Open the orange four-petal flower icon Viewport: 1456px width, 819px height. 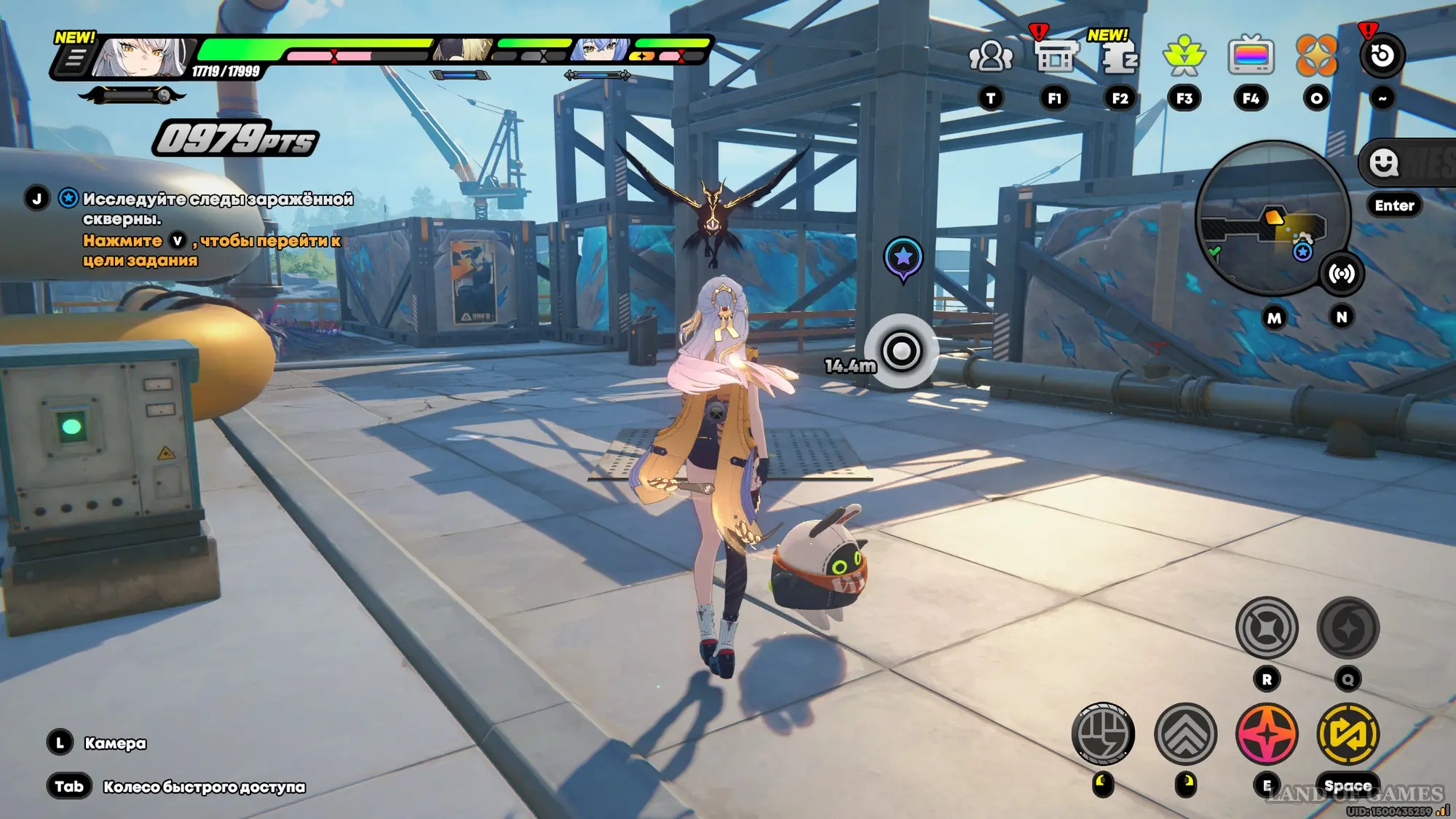[x=1316, y=56]
